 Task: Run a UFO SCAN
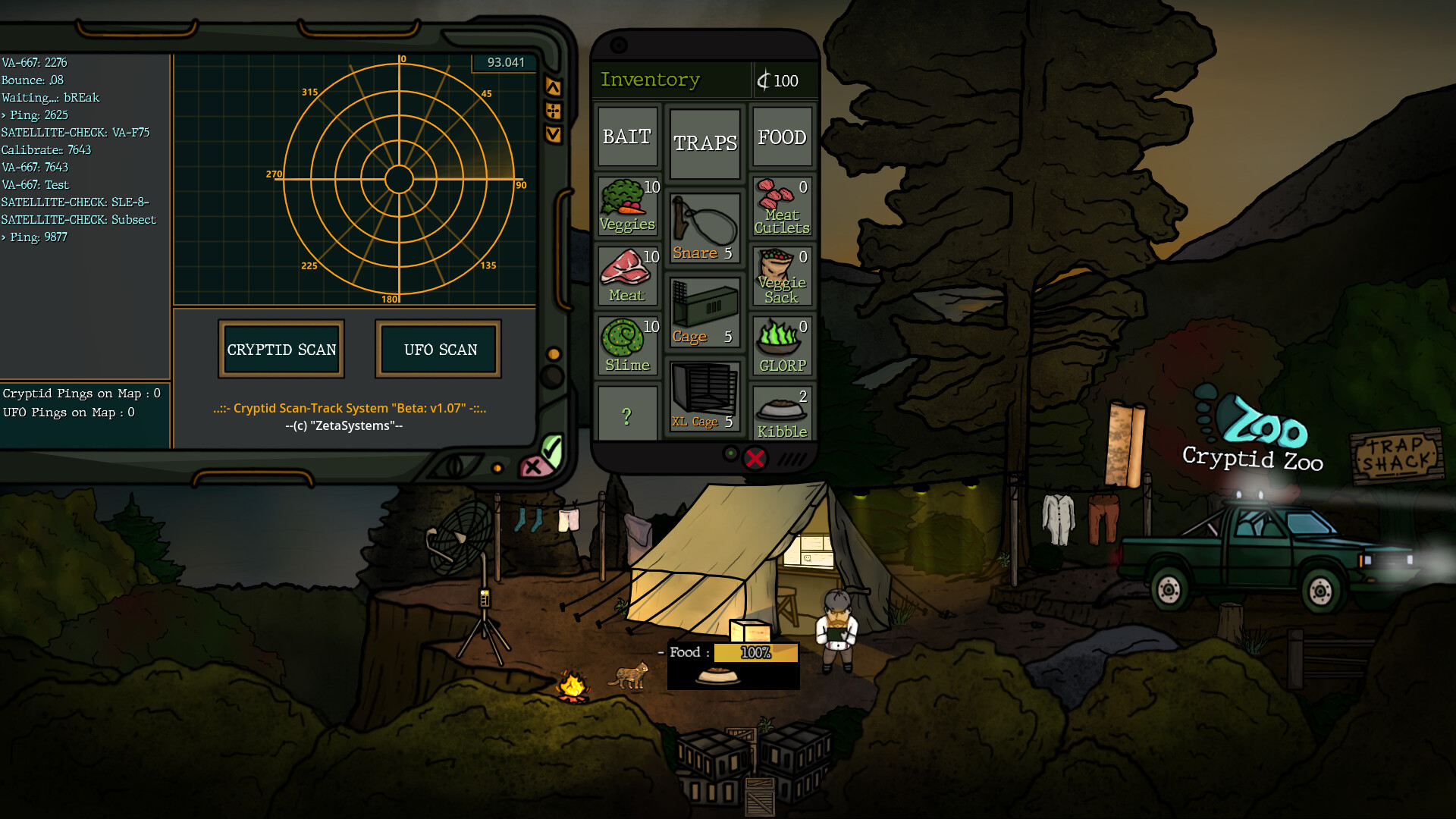[438, 350]
